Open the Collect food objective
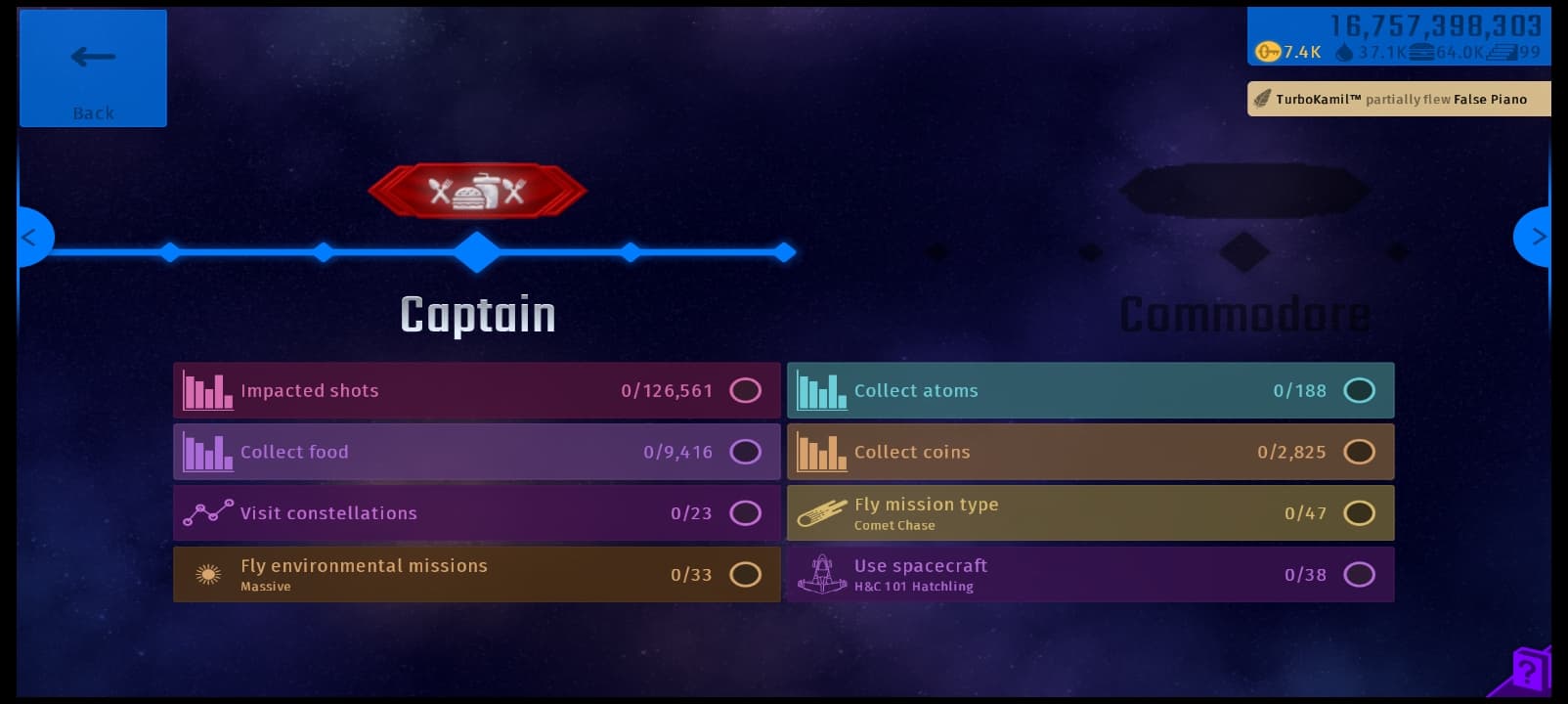The width and height of the screenshot is (1568, 704). (476, 452)
